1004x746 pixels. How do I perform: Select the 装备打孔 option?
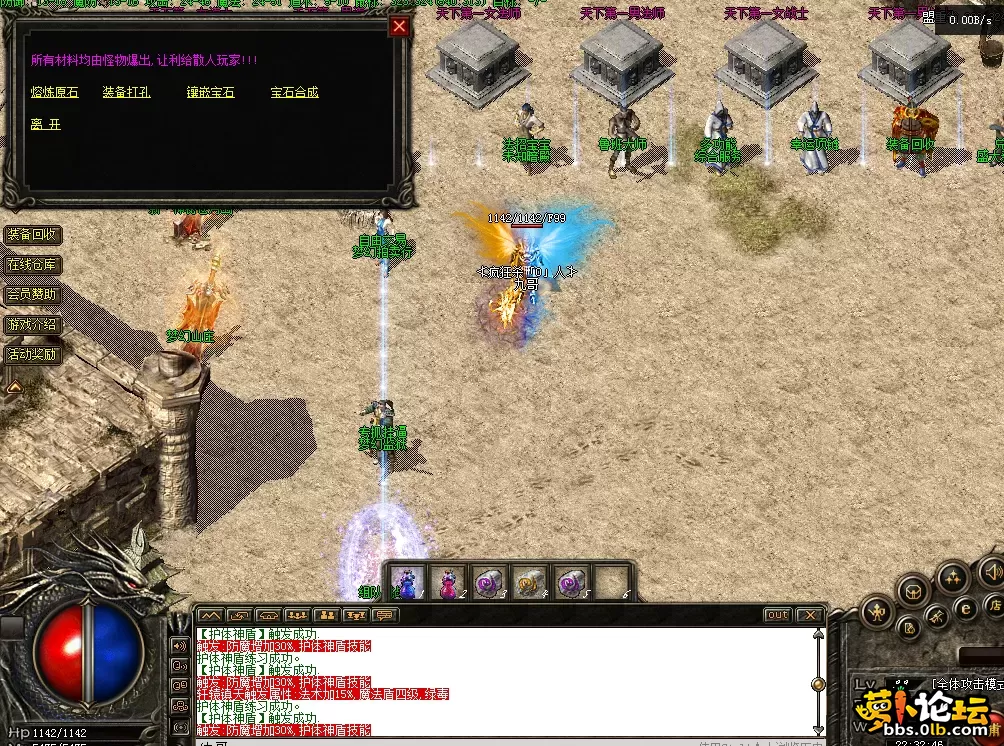pyautogui.click(x=126, y=92)
